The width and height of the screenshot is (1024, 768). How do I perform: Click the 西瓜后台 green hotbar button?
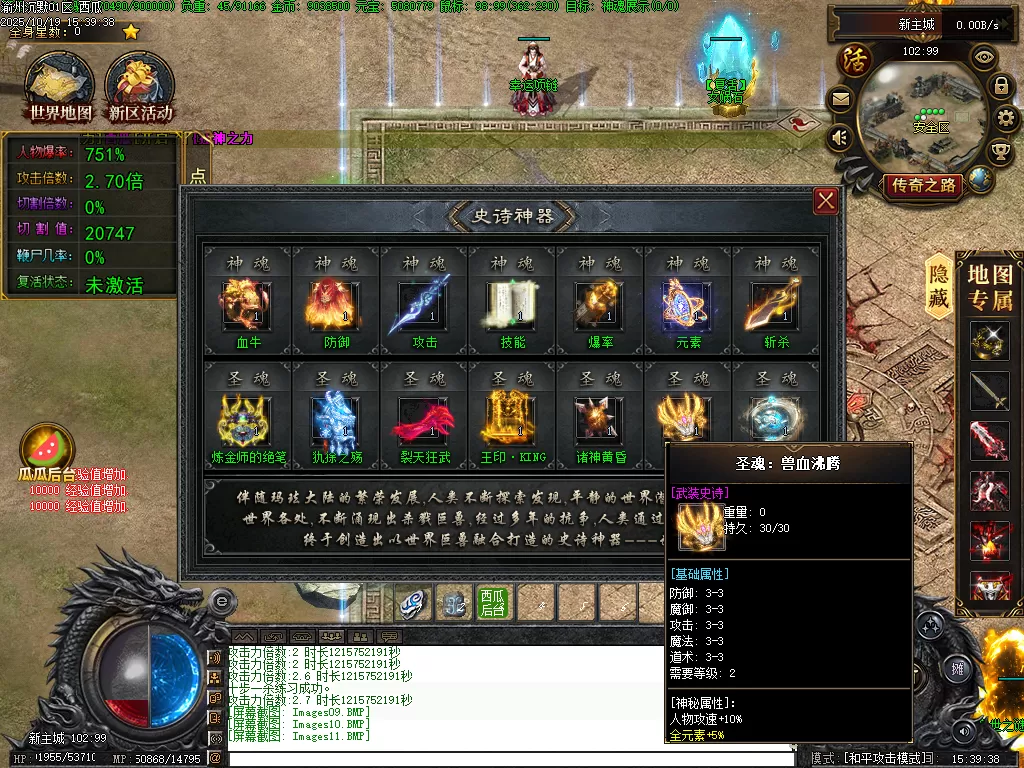tap(493, 603)
